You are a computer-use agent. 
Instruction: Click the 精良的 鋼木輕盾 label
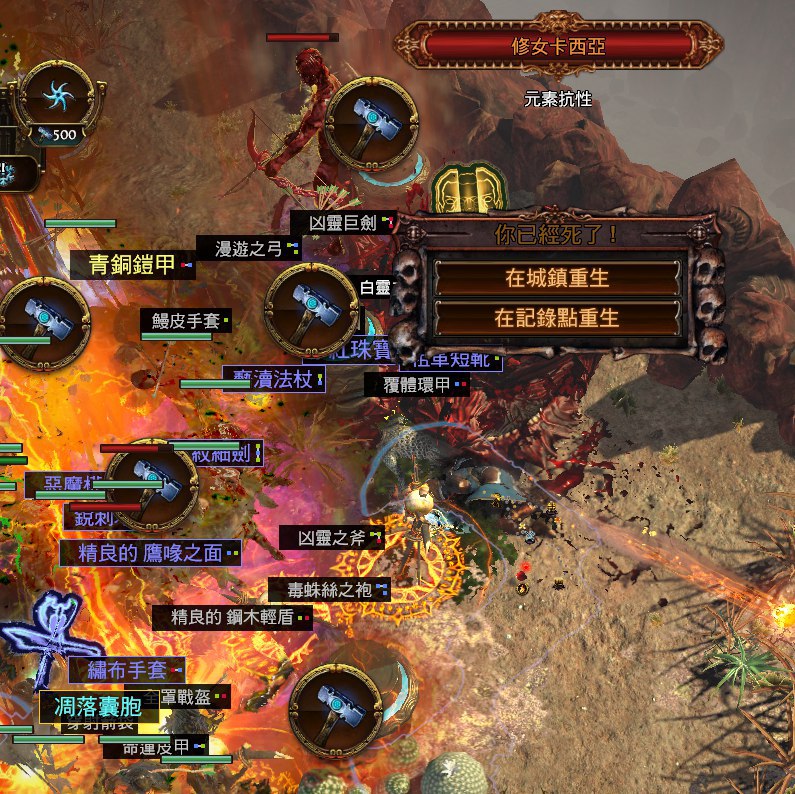point(231,617)
